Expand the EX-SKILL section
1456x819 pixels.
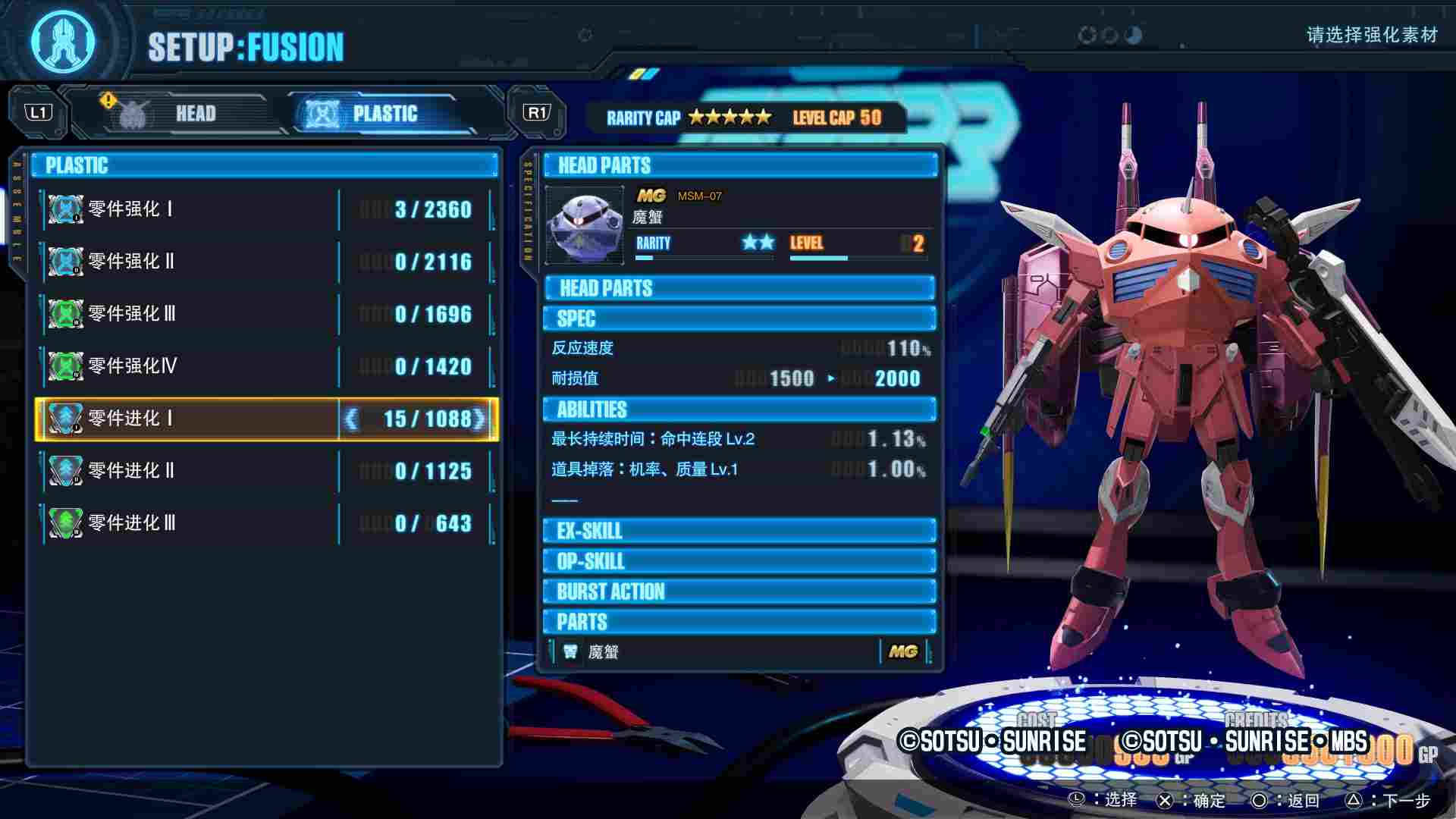tap(739, 531)
